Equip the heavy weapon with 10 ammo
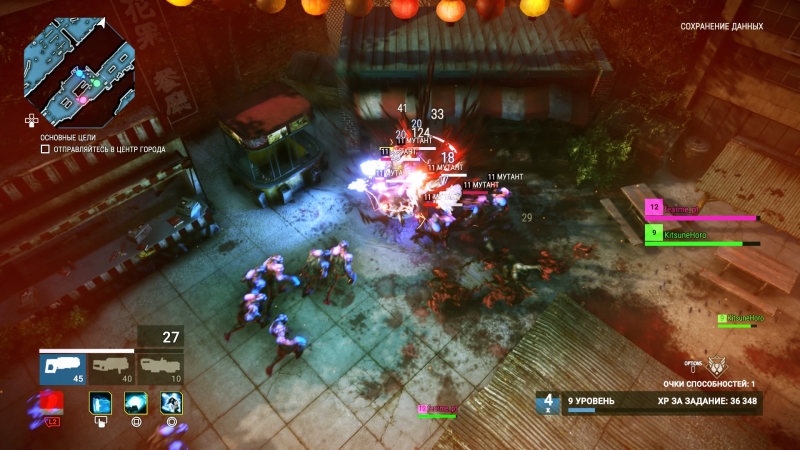Screen dimensions: 800x450 160,368
